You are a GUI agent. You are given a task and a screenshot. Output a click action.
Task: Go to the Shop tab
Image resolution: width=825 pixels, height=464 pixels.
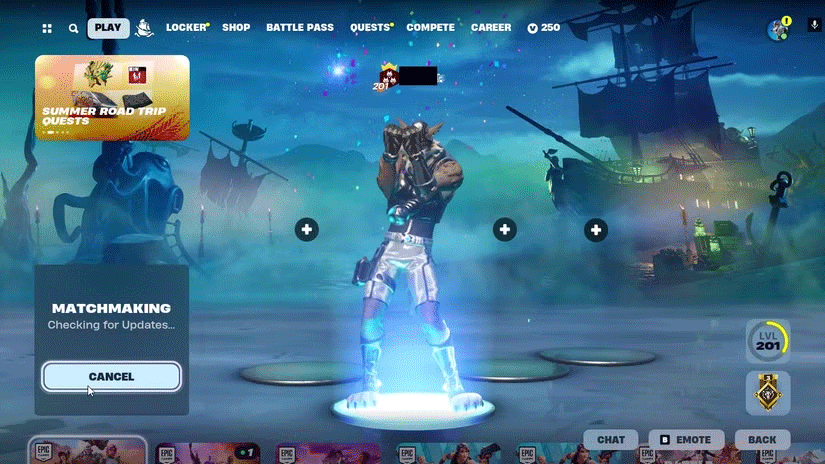tap(236, 28)
